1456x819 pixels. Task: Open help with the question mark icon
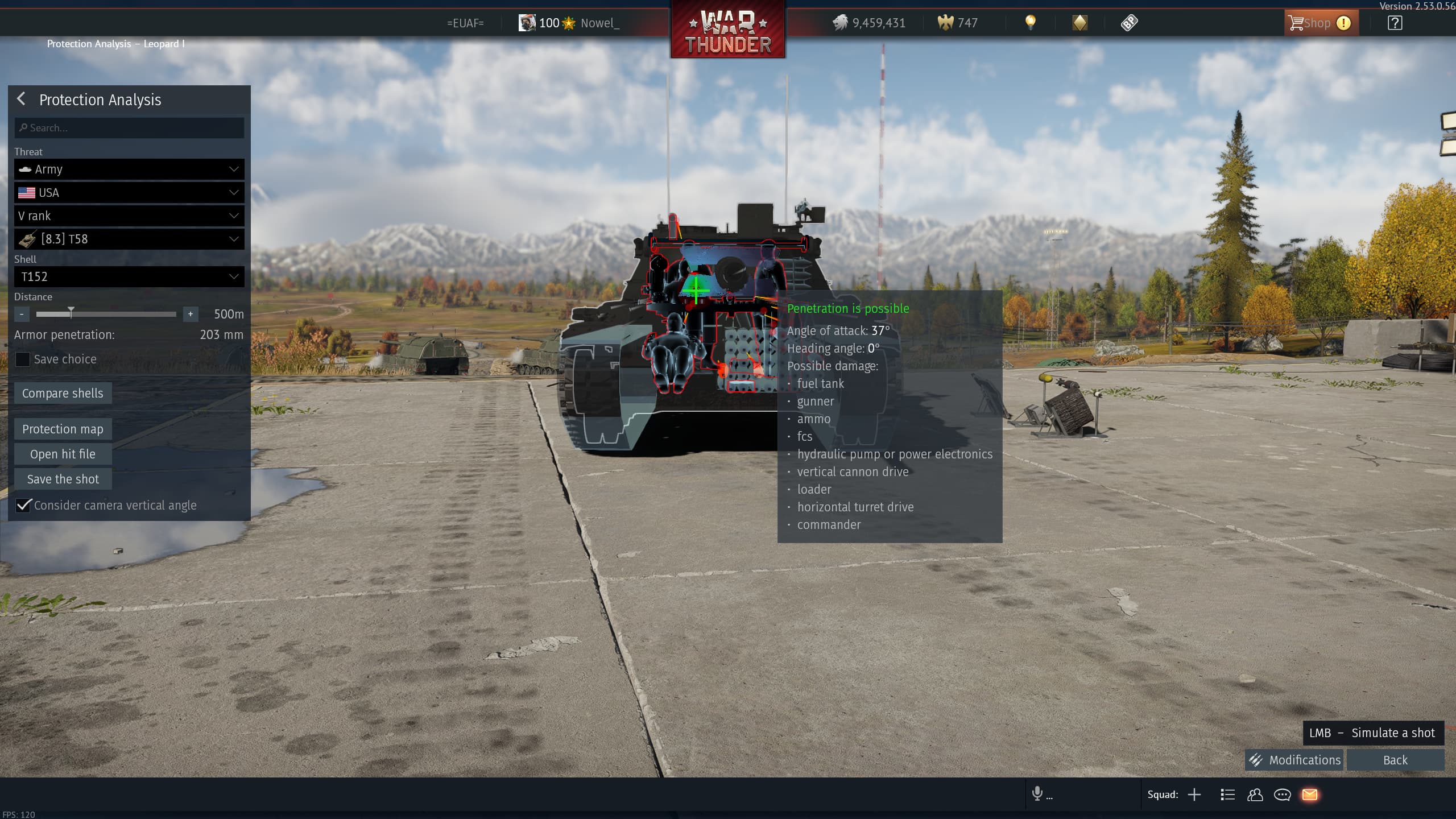coord(1395,23)
